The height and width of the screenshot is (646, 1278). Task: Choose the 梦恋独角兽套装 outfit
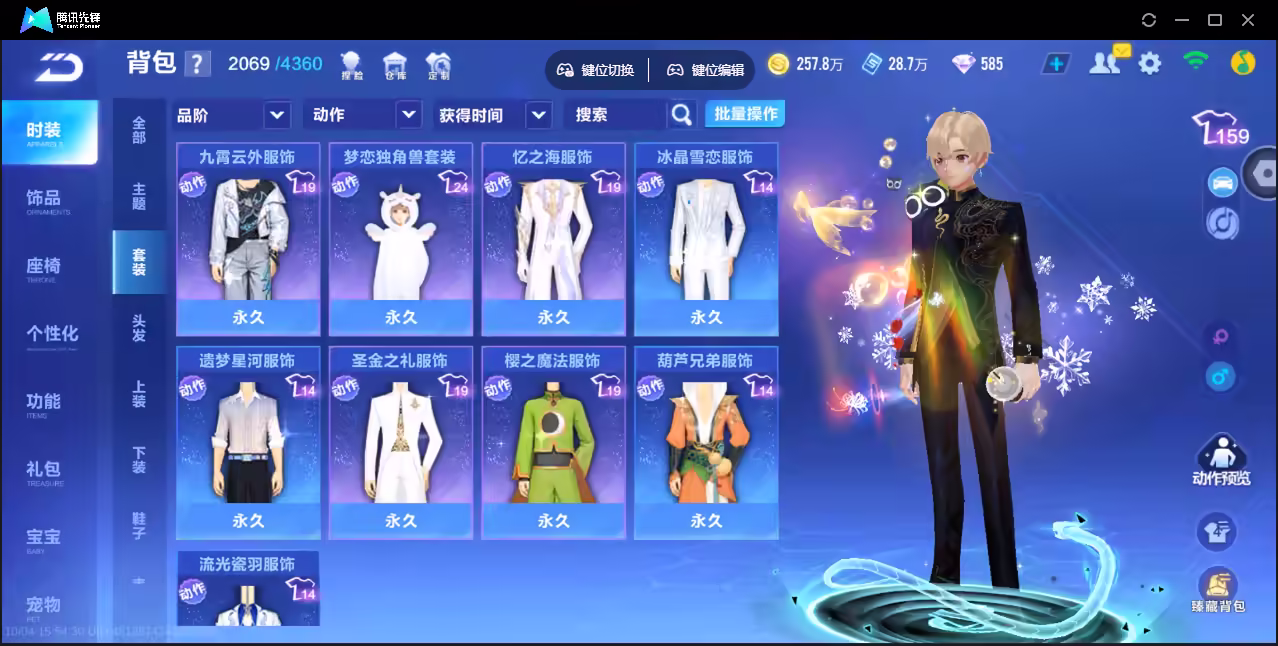(400, 238)
